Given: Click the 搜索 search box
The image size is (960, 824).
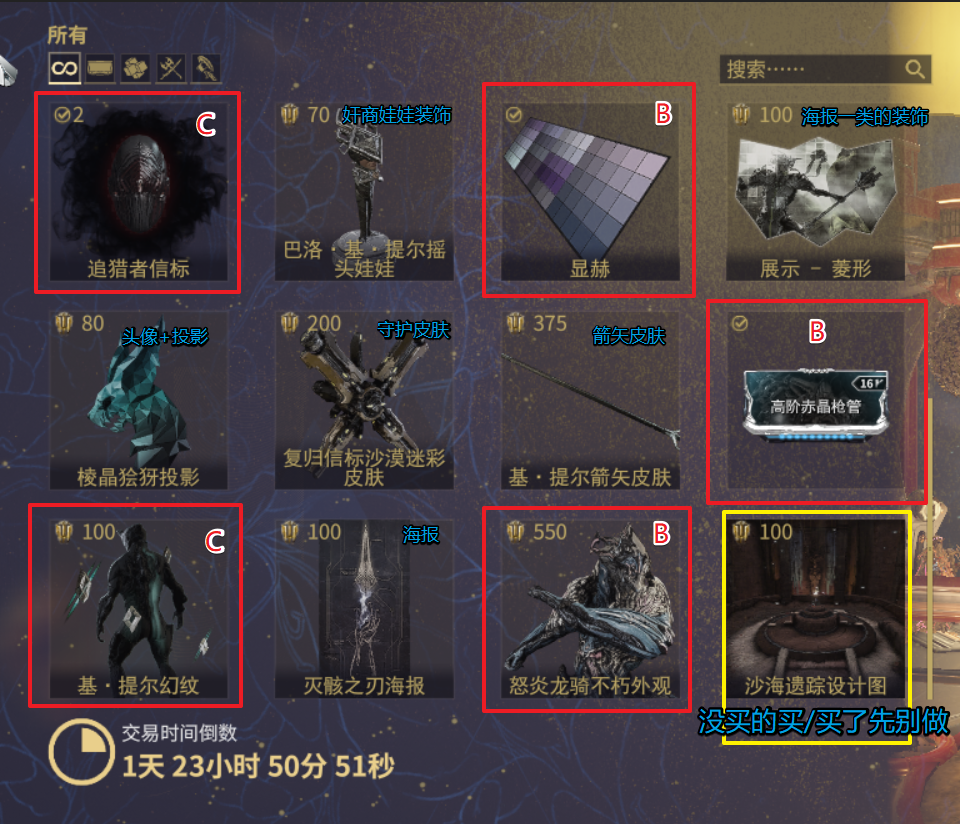Looking at the screenshot, I should coord(810,69).
